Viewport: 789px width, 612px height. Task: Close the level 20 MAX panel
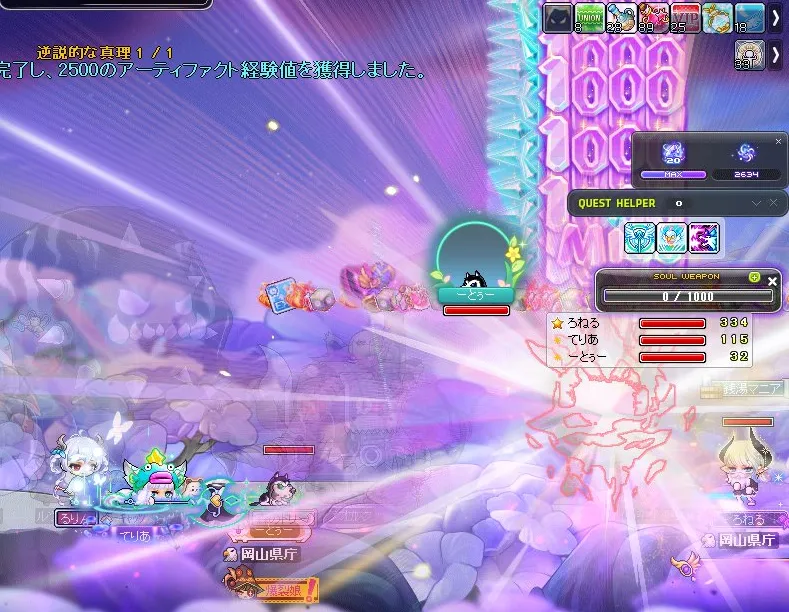pyautogui.click(x=779, y=142)
